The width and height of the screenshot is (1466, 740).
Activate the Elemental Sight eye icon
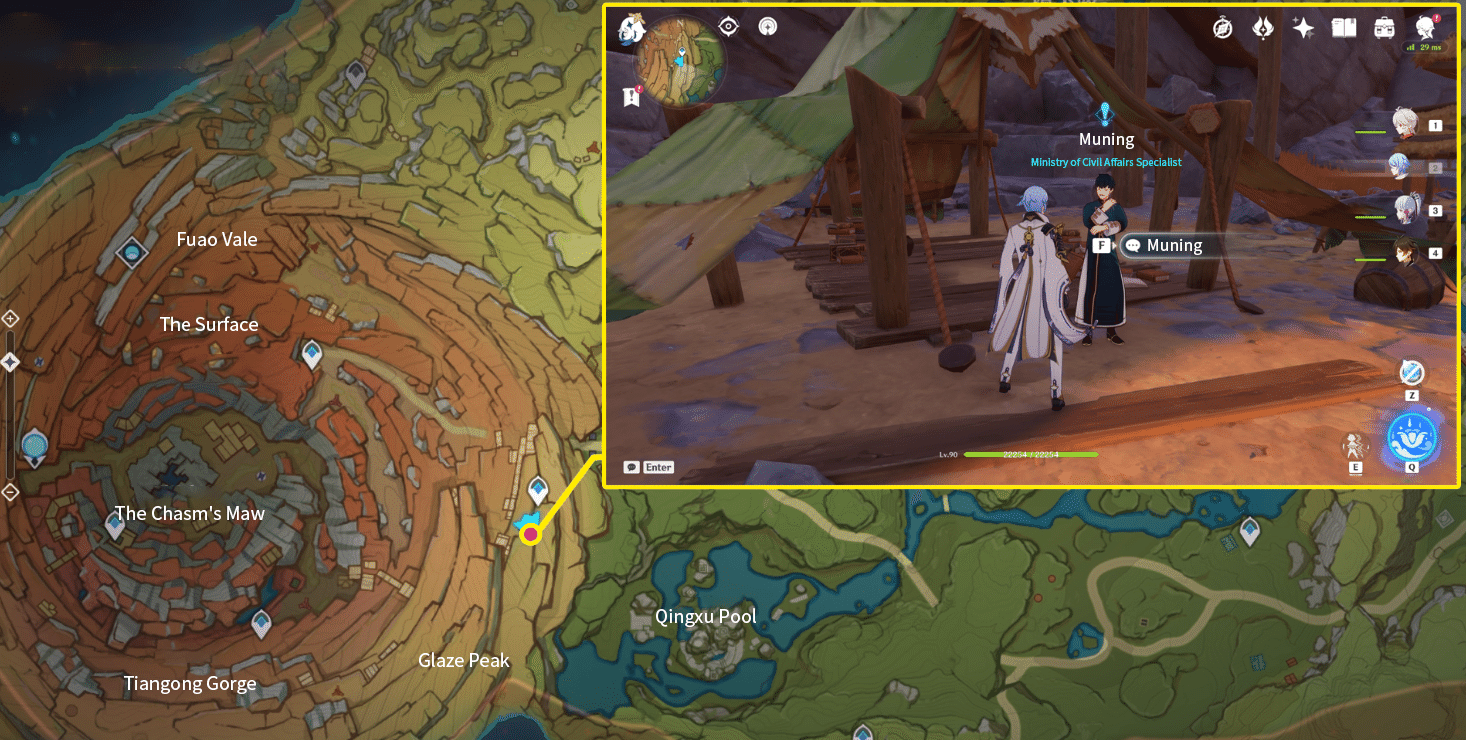(x=727, y=26)
